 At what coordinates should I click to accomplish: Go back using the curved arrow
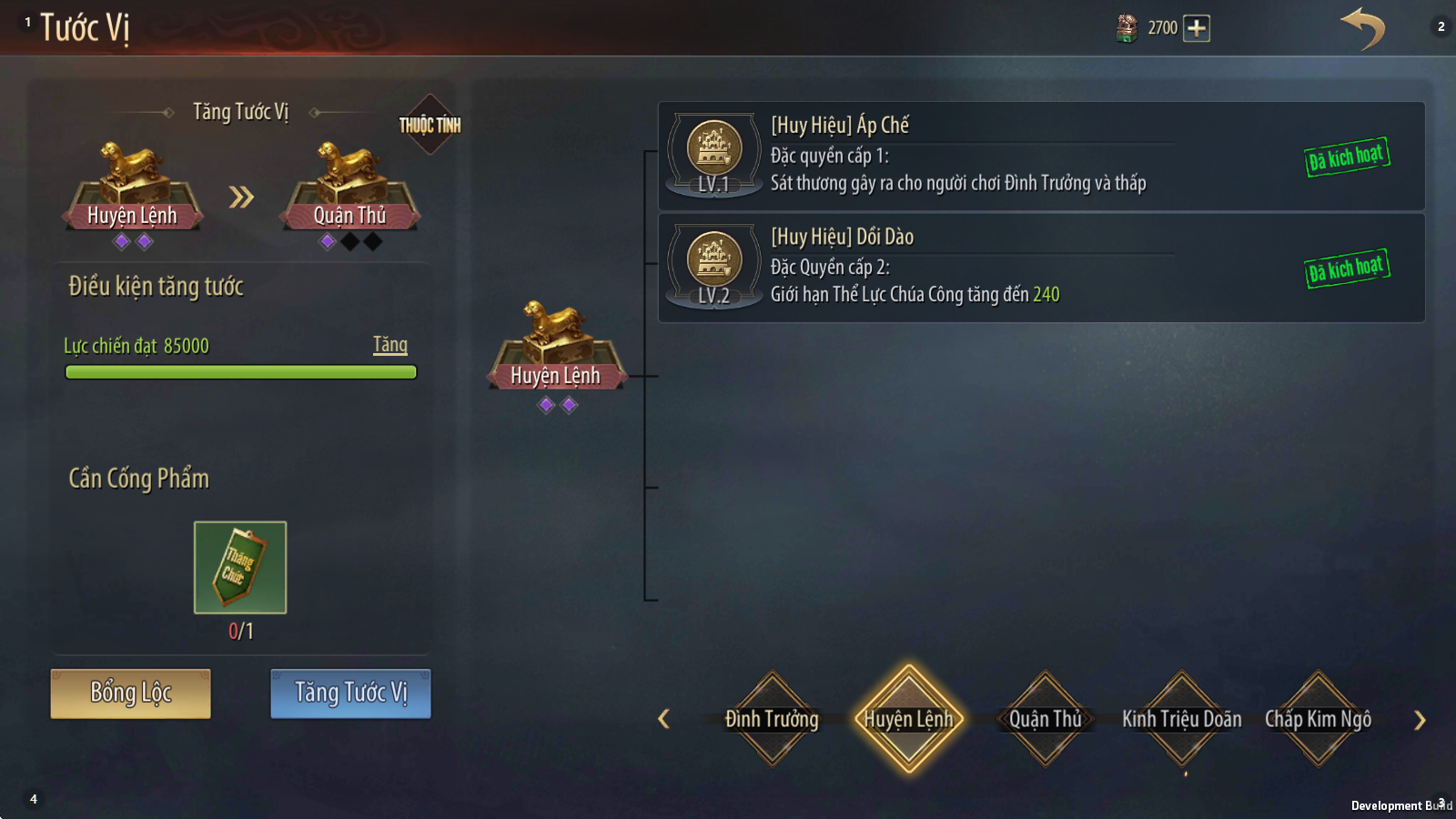coord(1362,28)
